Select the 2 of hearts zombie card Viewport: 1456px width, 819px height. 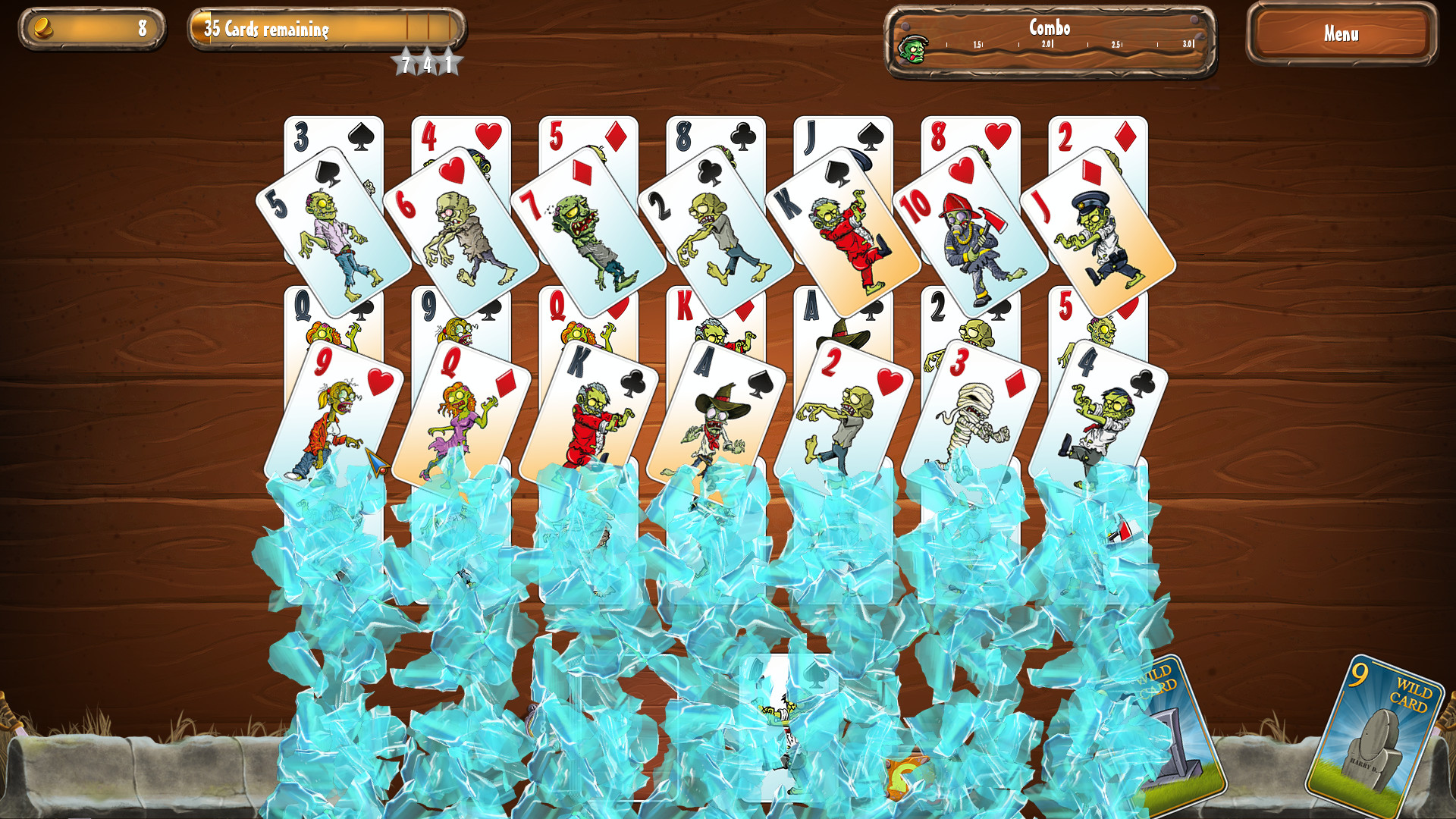click(x=849, y=409)
